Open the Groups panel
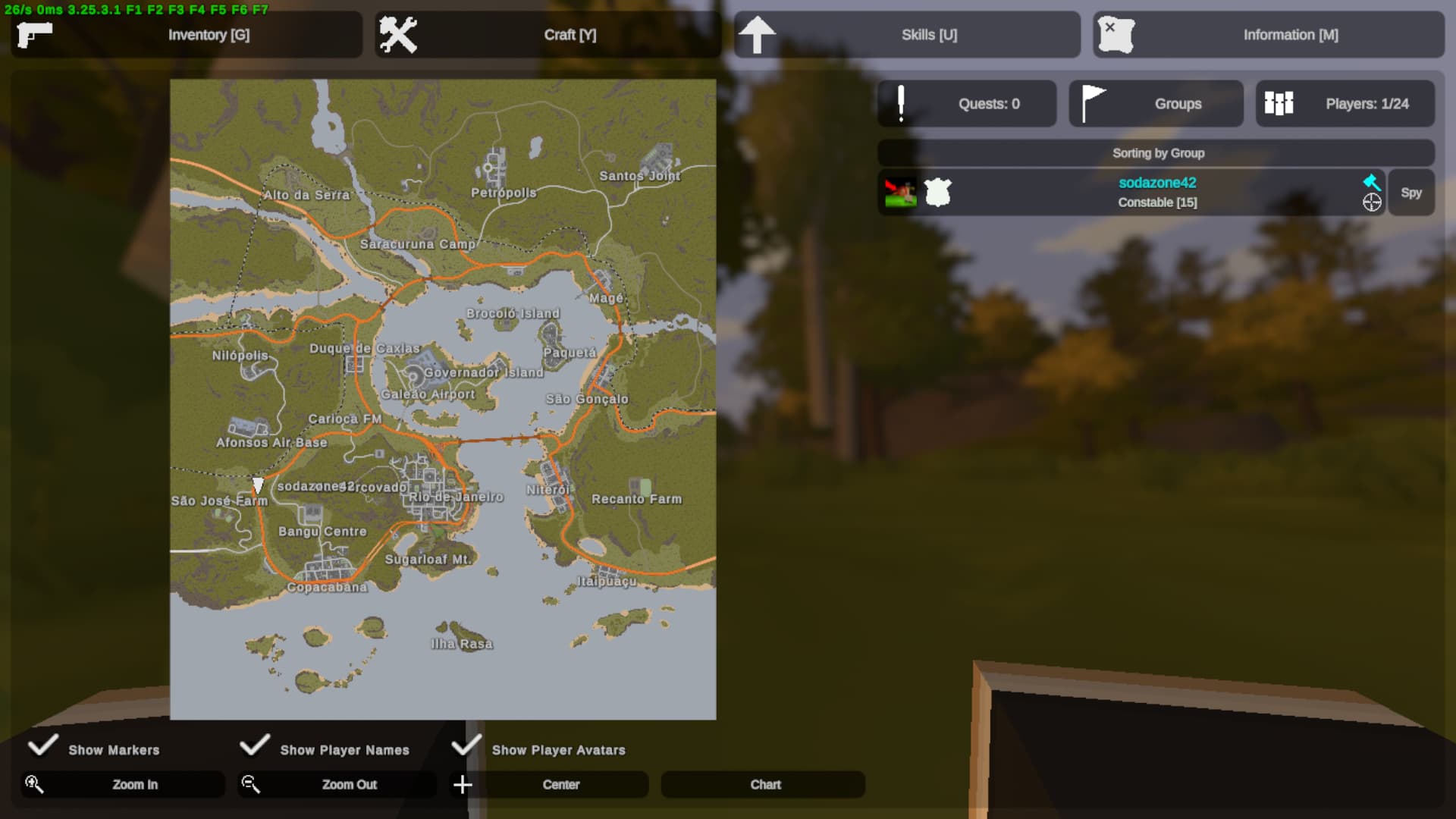This screenshot has height=819, width=1456. pyautogui.click(x=1156, y=104)
